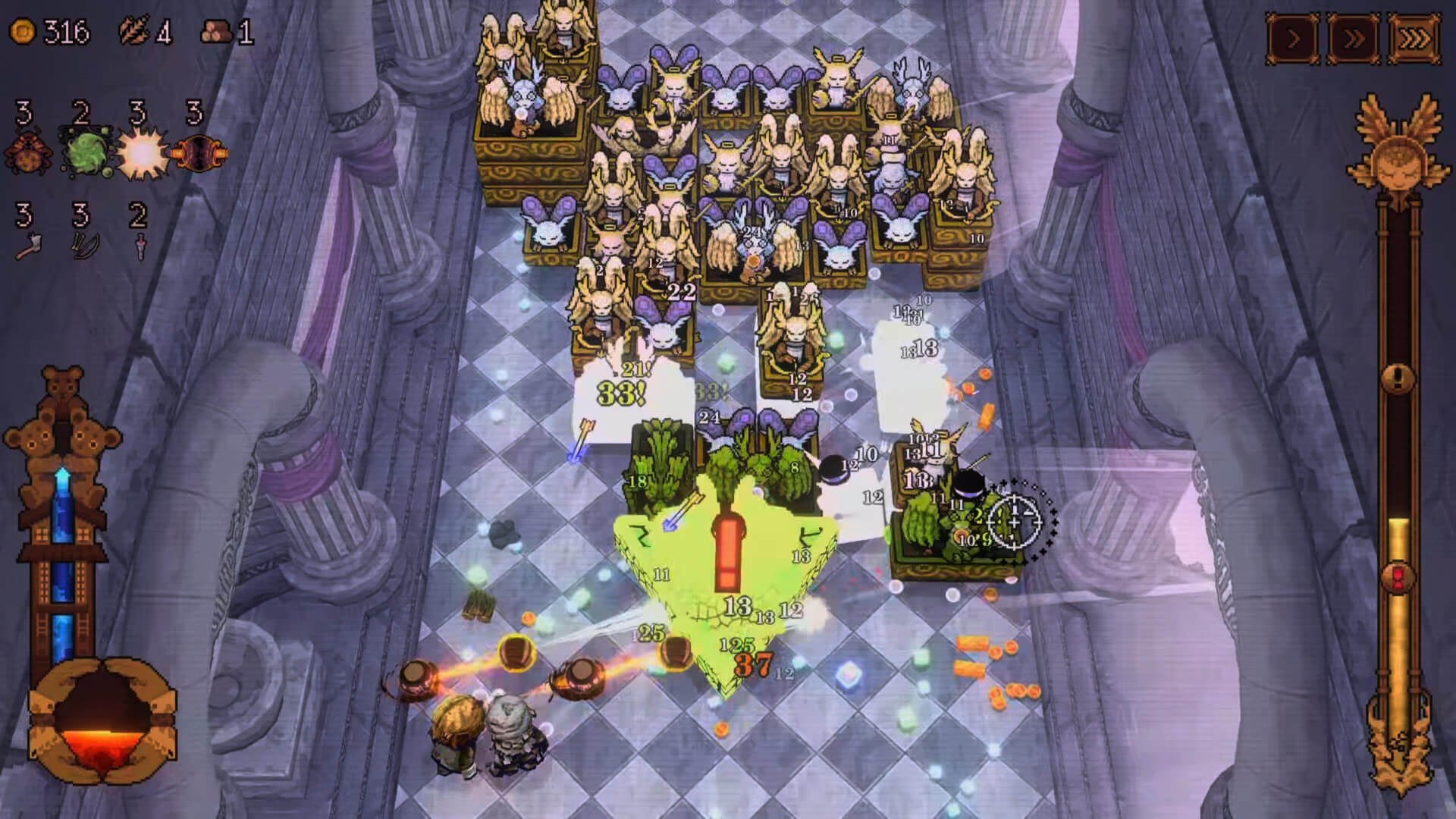Select the triple-arrow fastest speed button
Viewport: 1456px width, 819px height.
(x=1414, y=38)
